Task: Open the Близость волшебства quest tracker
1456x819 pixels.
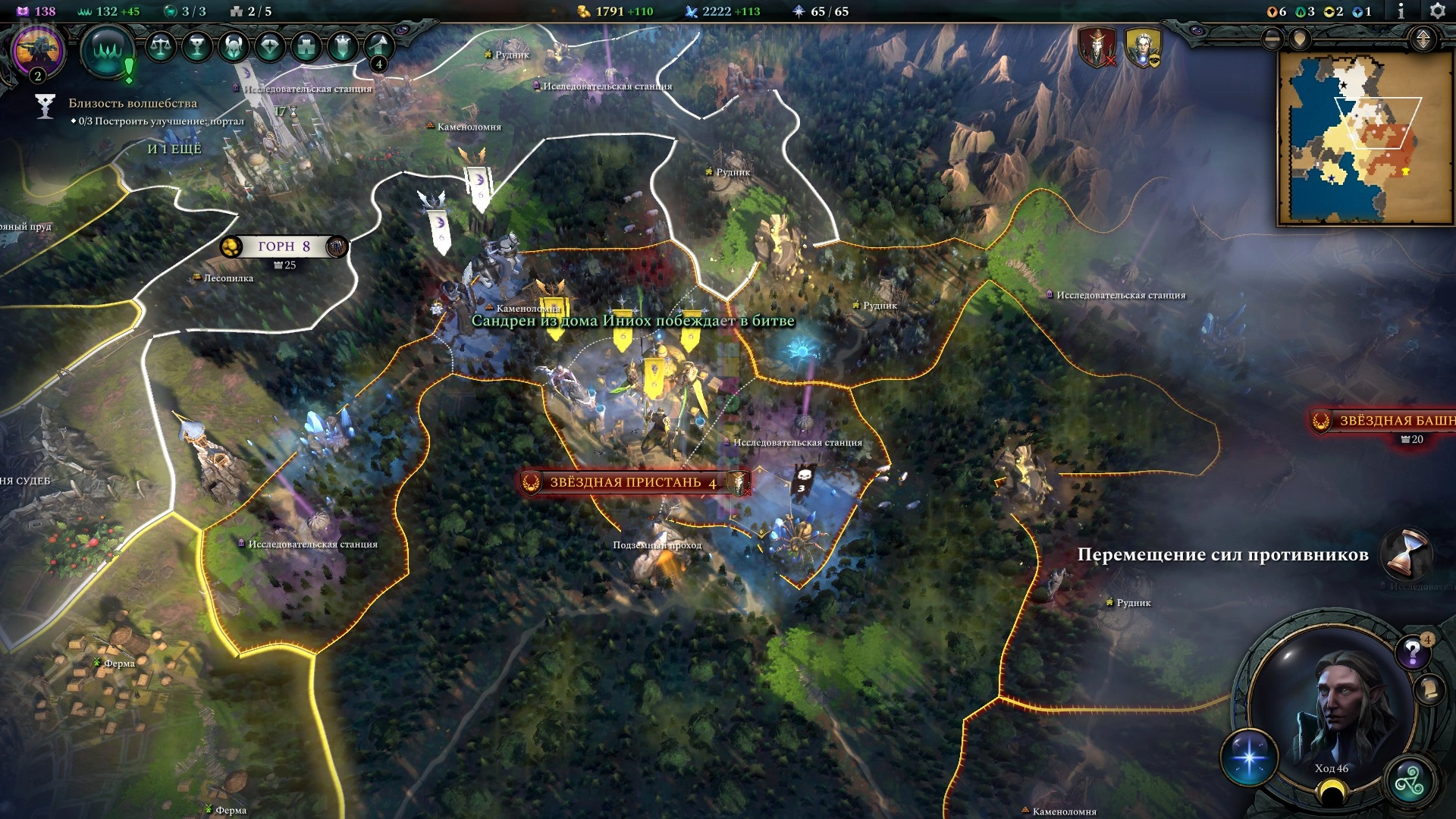Action: (x=133, y=103)
